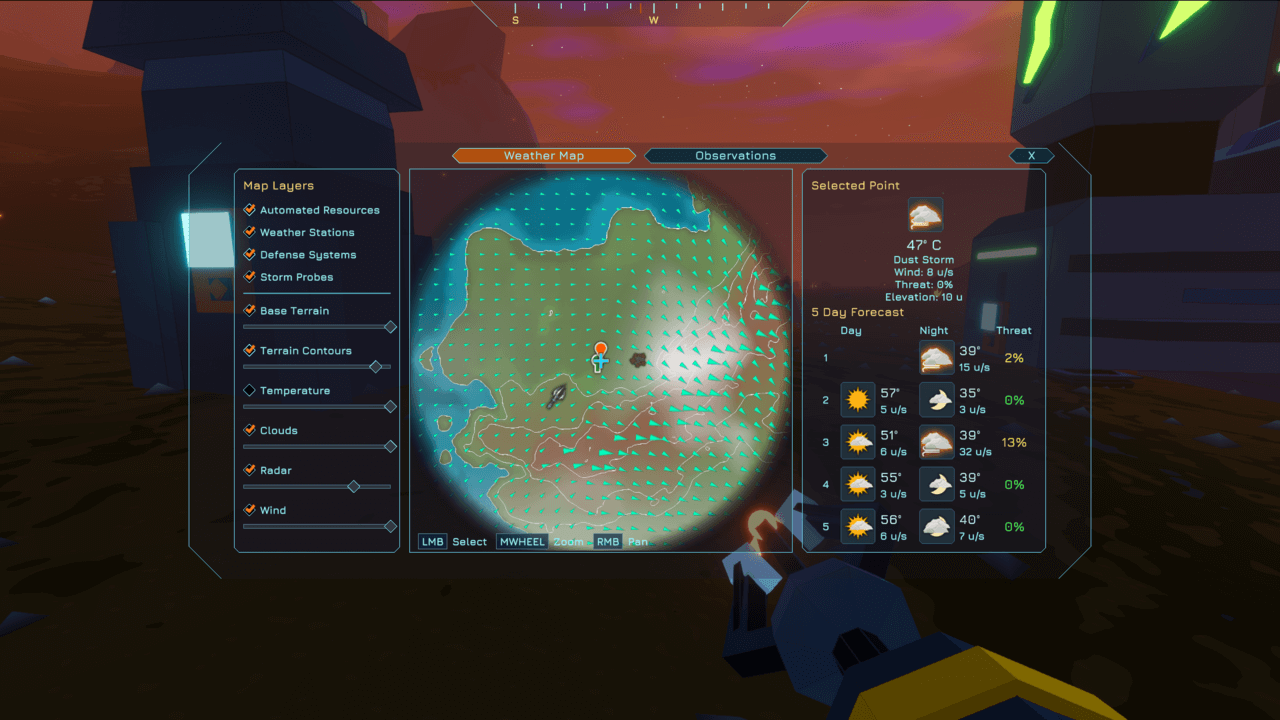Enable the Temperature map layer

[x=250, y=391]
